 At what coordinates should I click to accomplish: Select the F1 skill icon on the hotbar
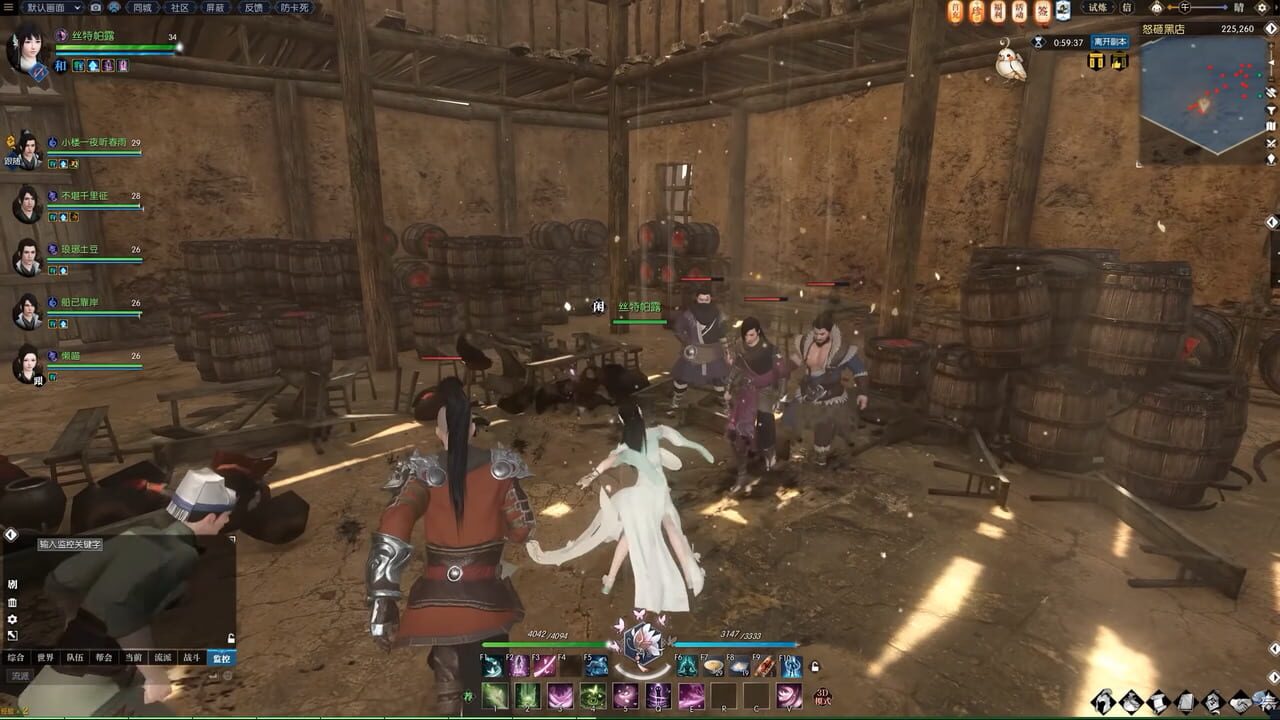493,666
